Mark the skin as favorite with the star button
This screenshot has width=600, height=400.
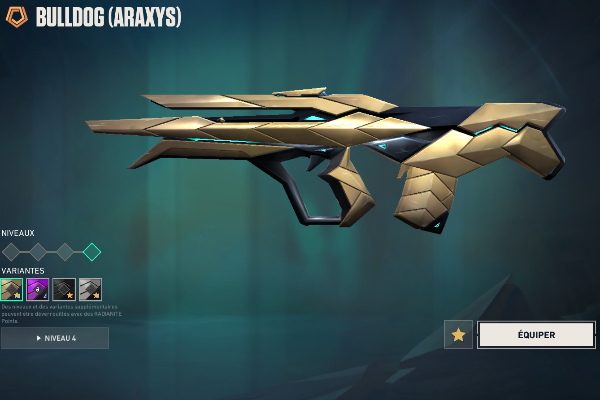coord(458,334)
